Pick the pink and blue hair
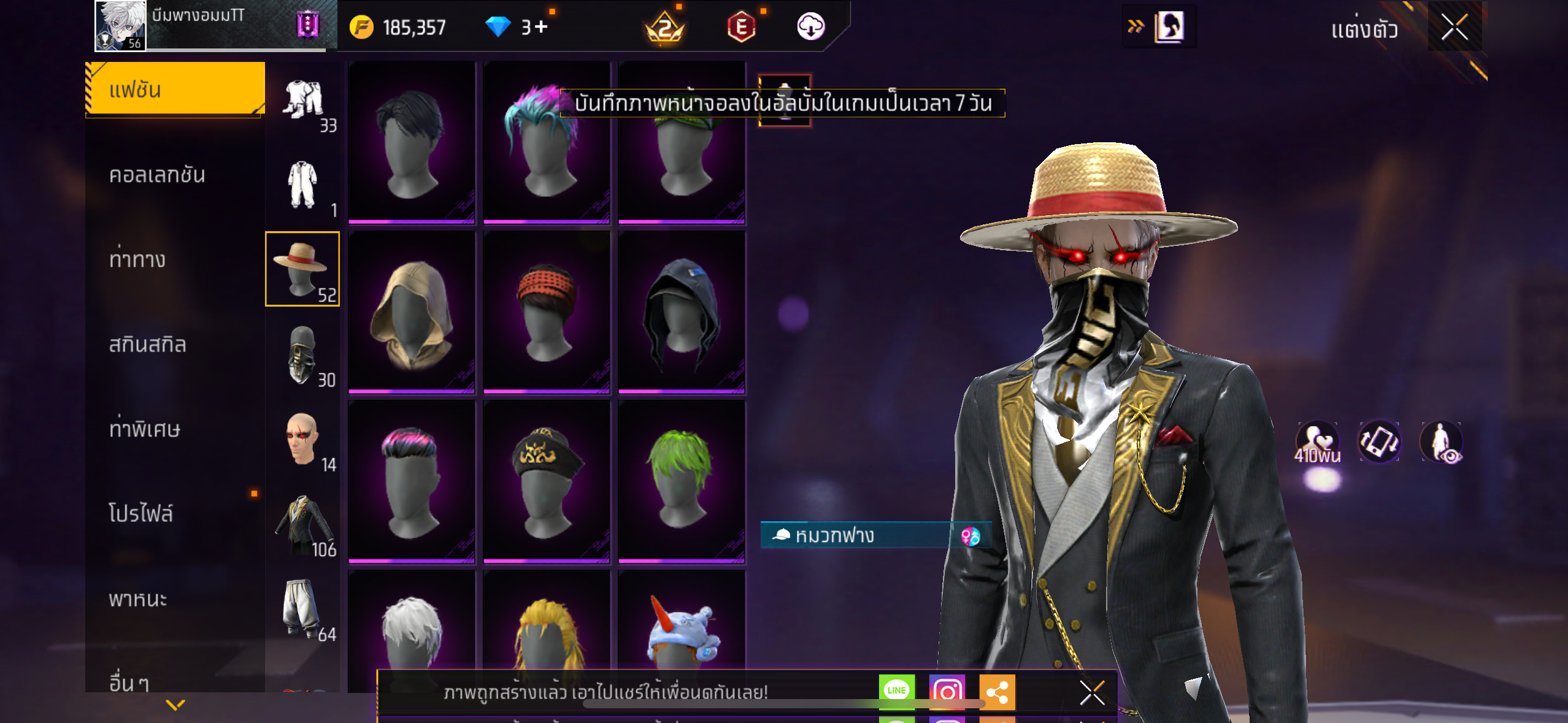The width and height of the screenshot is (1568, 723). click(545, 142)
